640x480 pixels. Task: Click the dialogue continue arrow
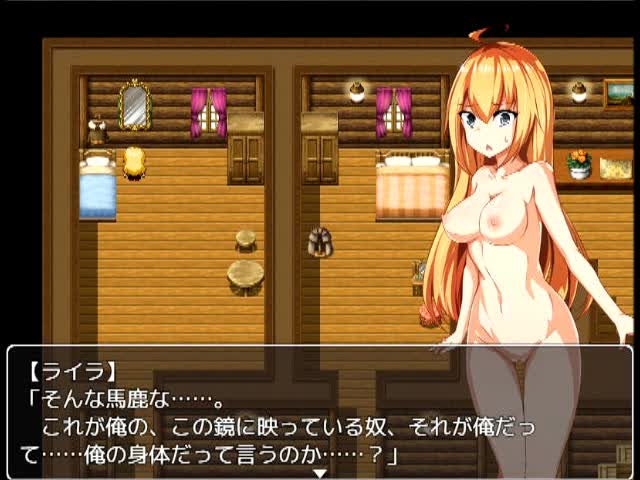coord(320,472)
